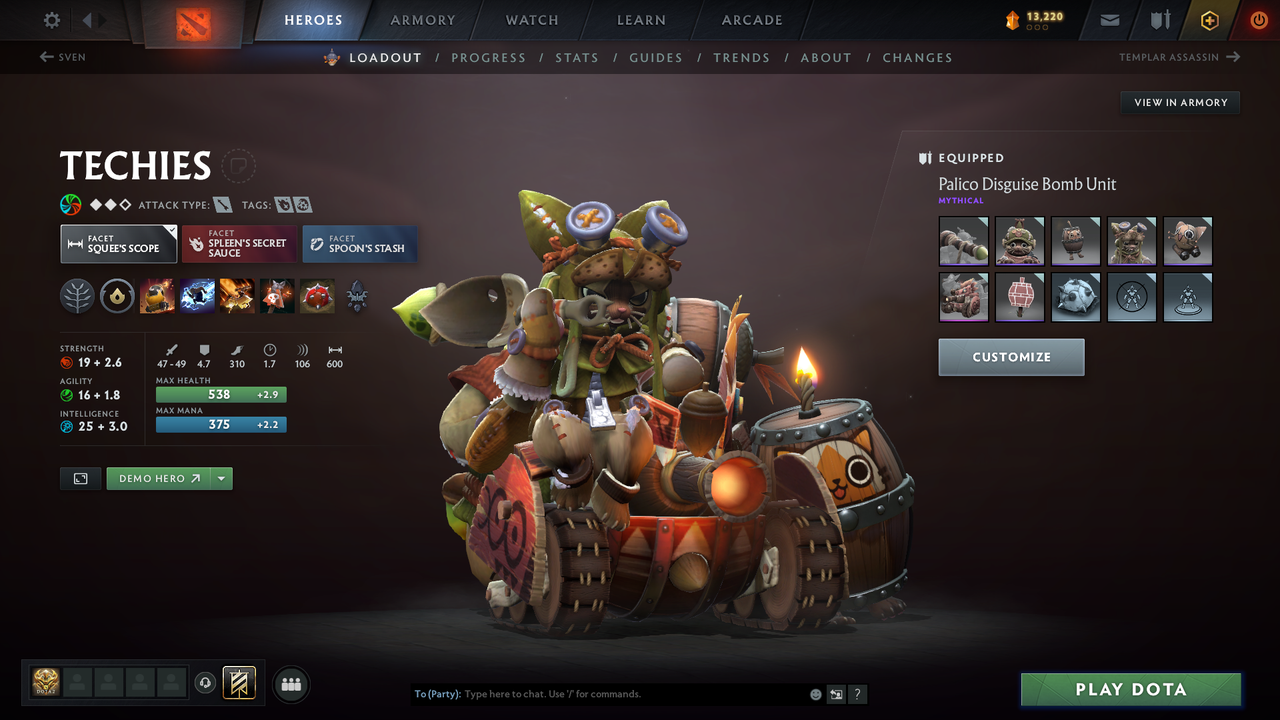Select the Sticky Bomb ability icon
The width and height of the screenshot is (1280, 720).
click(157, 296)
